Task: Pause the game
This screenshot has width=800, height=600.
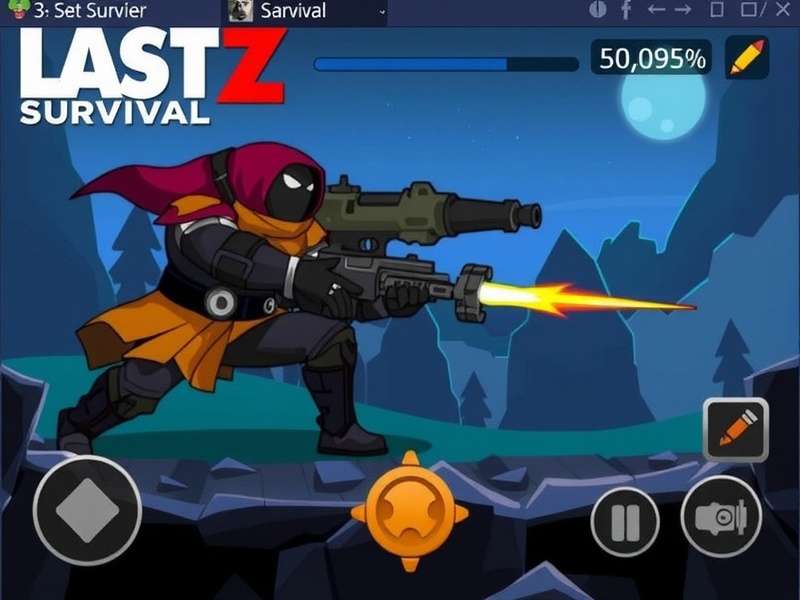Action: tap(625, 521)
